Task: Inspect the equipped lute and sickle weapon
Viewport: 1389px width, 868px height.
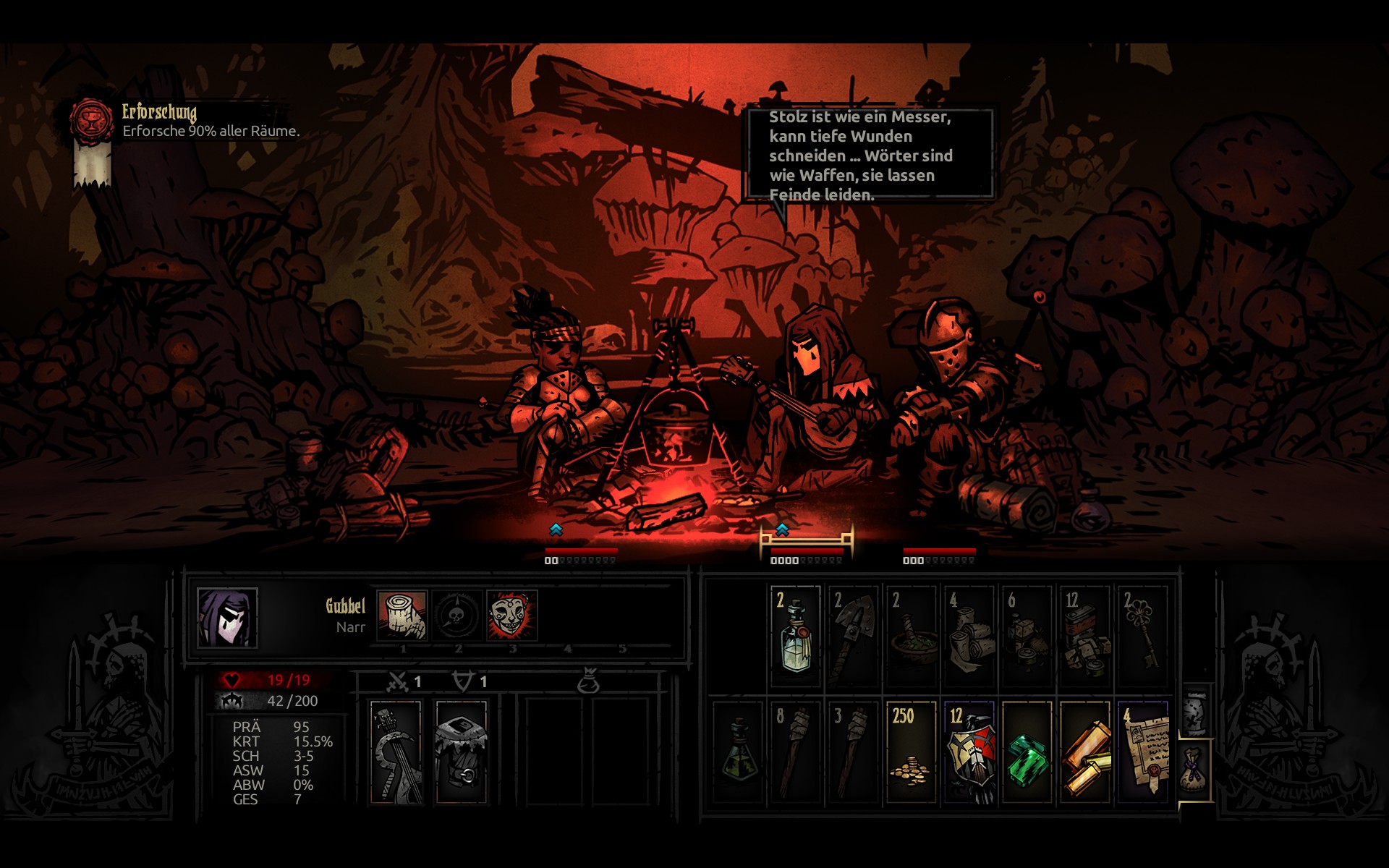Action: pos(396,752)
